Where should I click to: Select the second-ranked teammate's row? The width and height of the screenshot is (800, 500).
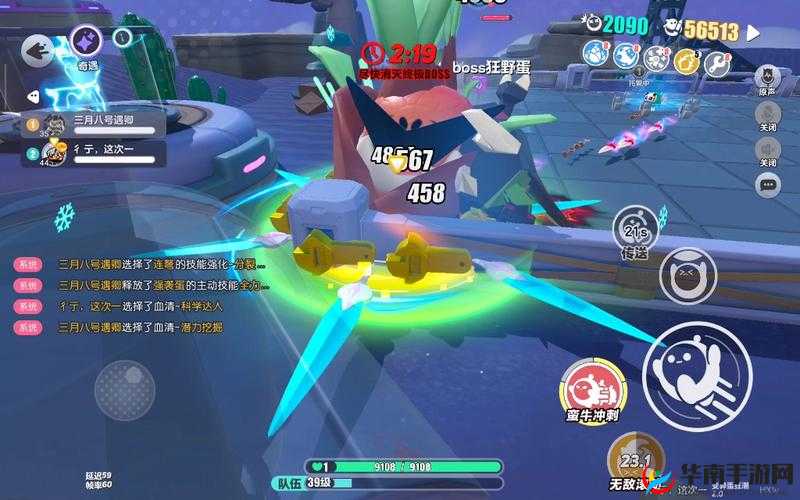point(93,152)
